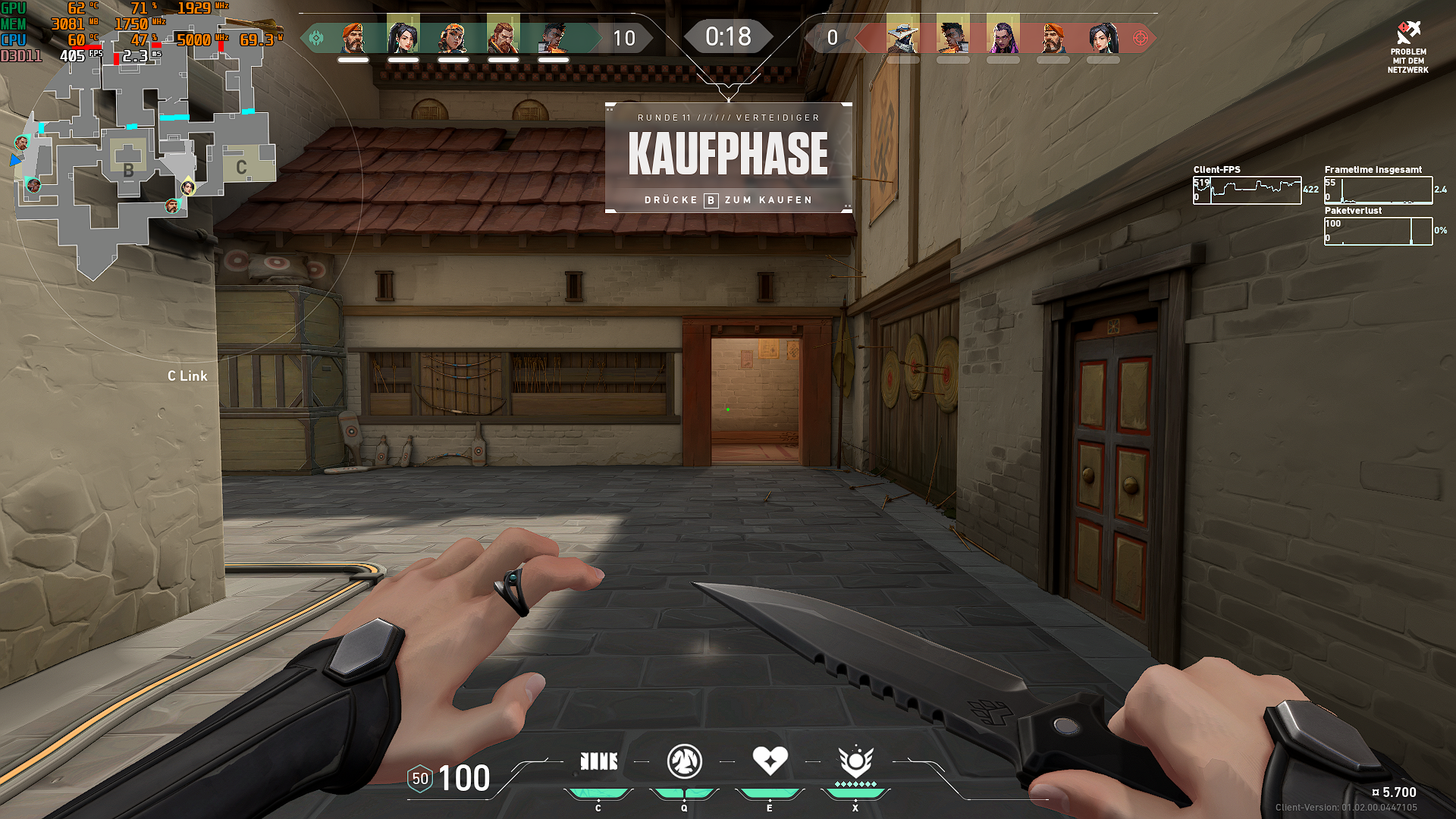This screenshot has width=1456, height=819.
Task: Click the round timer showing 0:18
Action: coord(728,34)
